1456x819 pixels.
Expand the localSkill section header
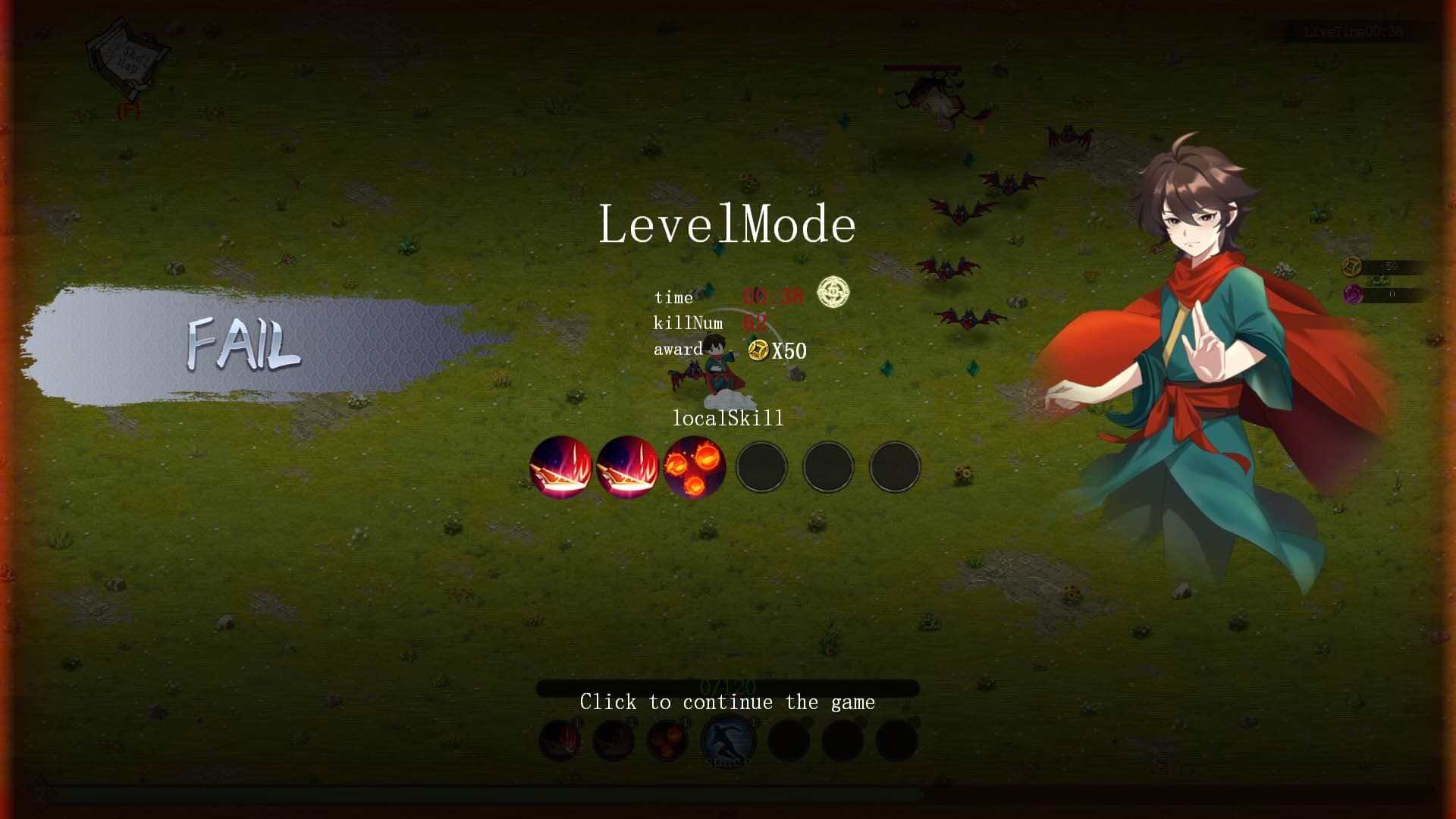[727, 418]
